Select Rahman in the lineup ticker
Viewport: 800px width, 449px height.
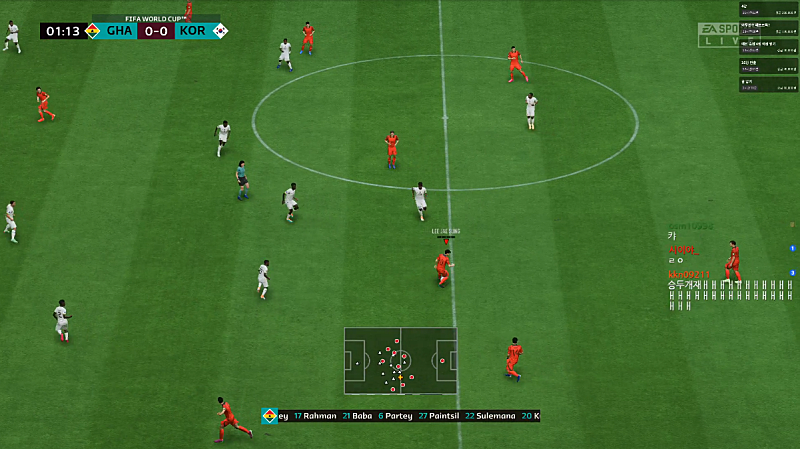coord(320,416)
